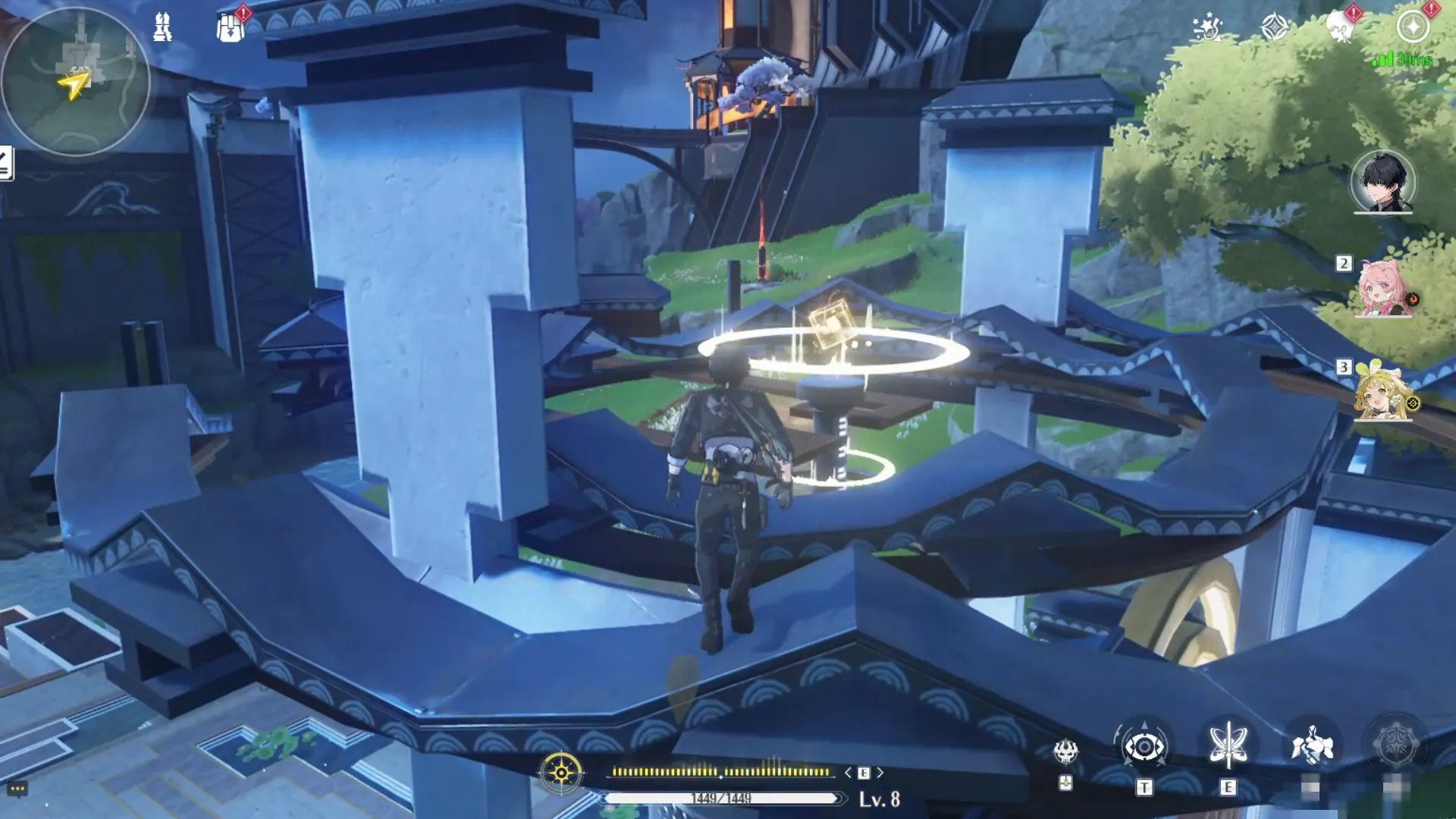Use the winged sword Resonance Skill

coord(1228,746)
